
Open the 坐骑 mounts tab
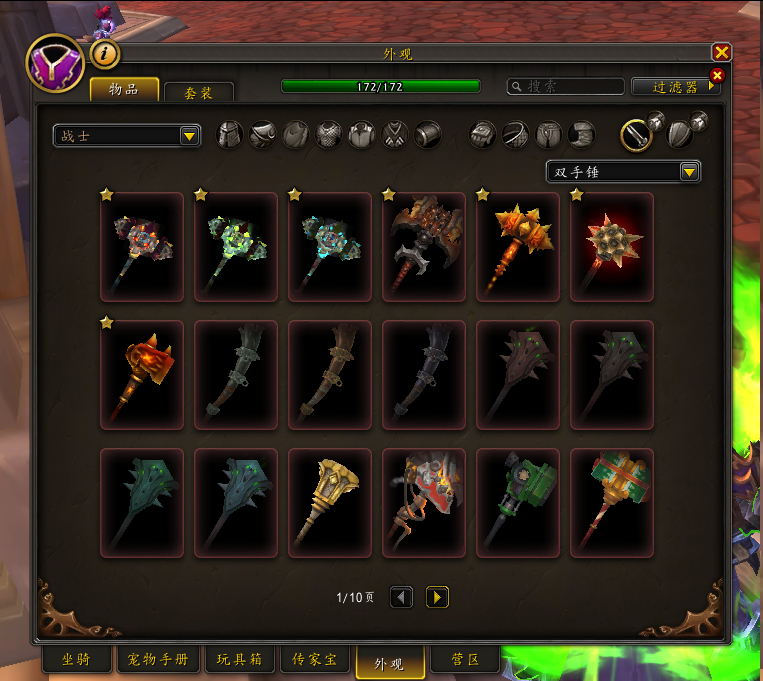click(76, 661)
